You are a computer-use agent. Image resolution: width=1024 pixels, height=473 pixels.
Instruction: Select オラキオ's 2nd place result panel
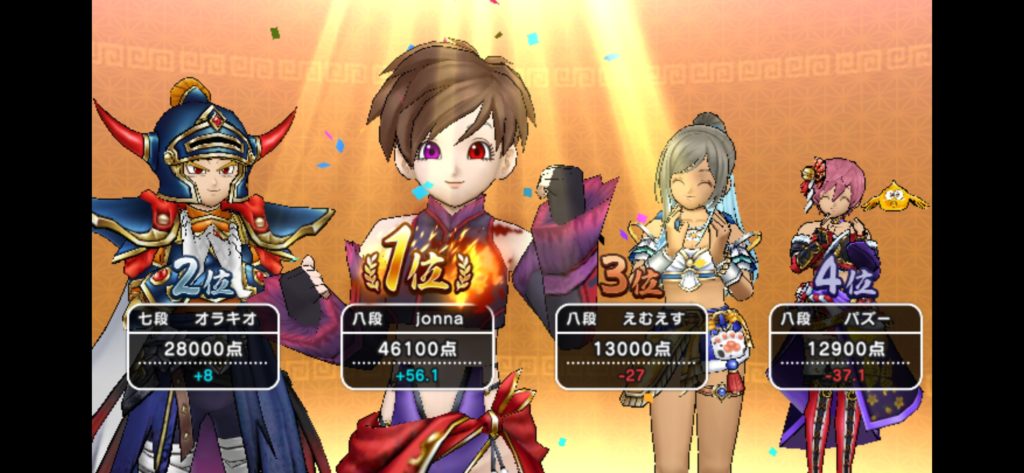point(203,346)
